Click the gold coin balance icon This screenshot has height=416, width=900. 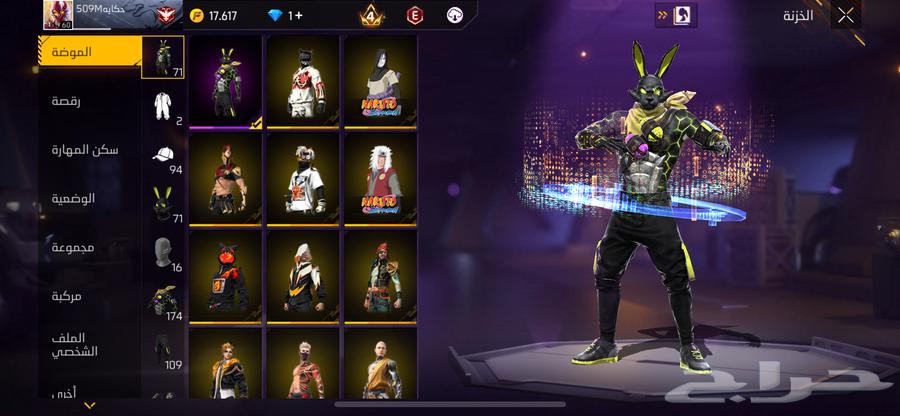[x=199, y=16]
